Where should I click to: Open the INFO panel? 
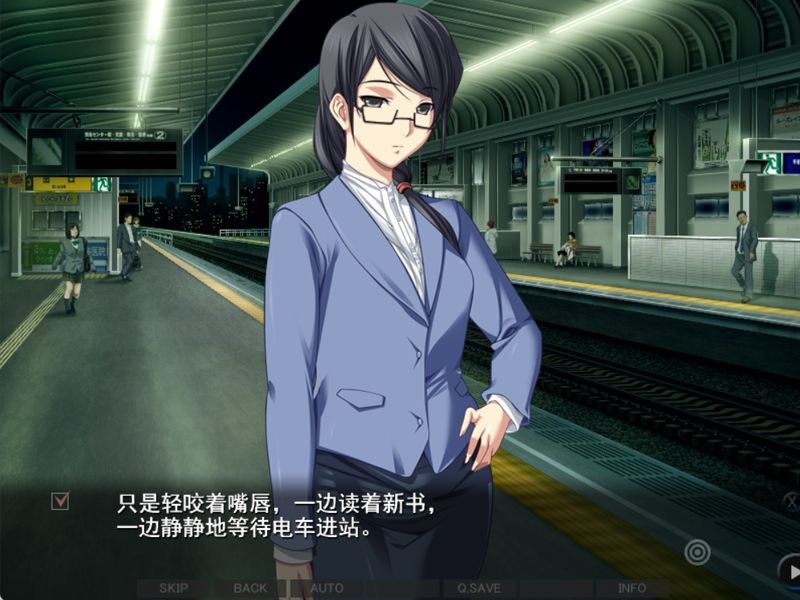632,588
